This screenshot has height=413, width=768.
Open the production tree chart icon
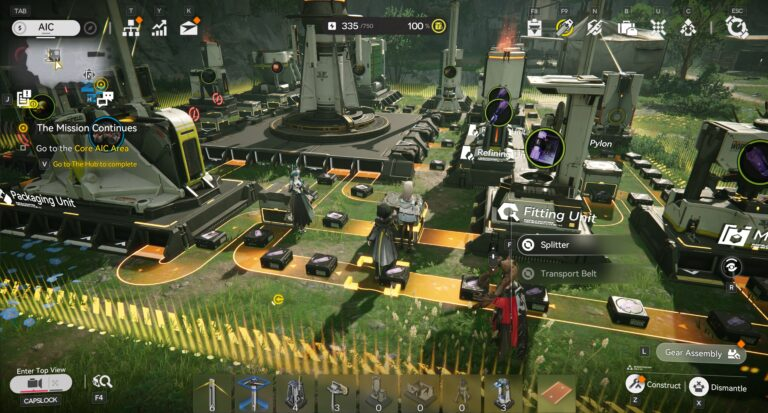tap(133, 28)
